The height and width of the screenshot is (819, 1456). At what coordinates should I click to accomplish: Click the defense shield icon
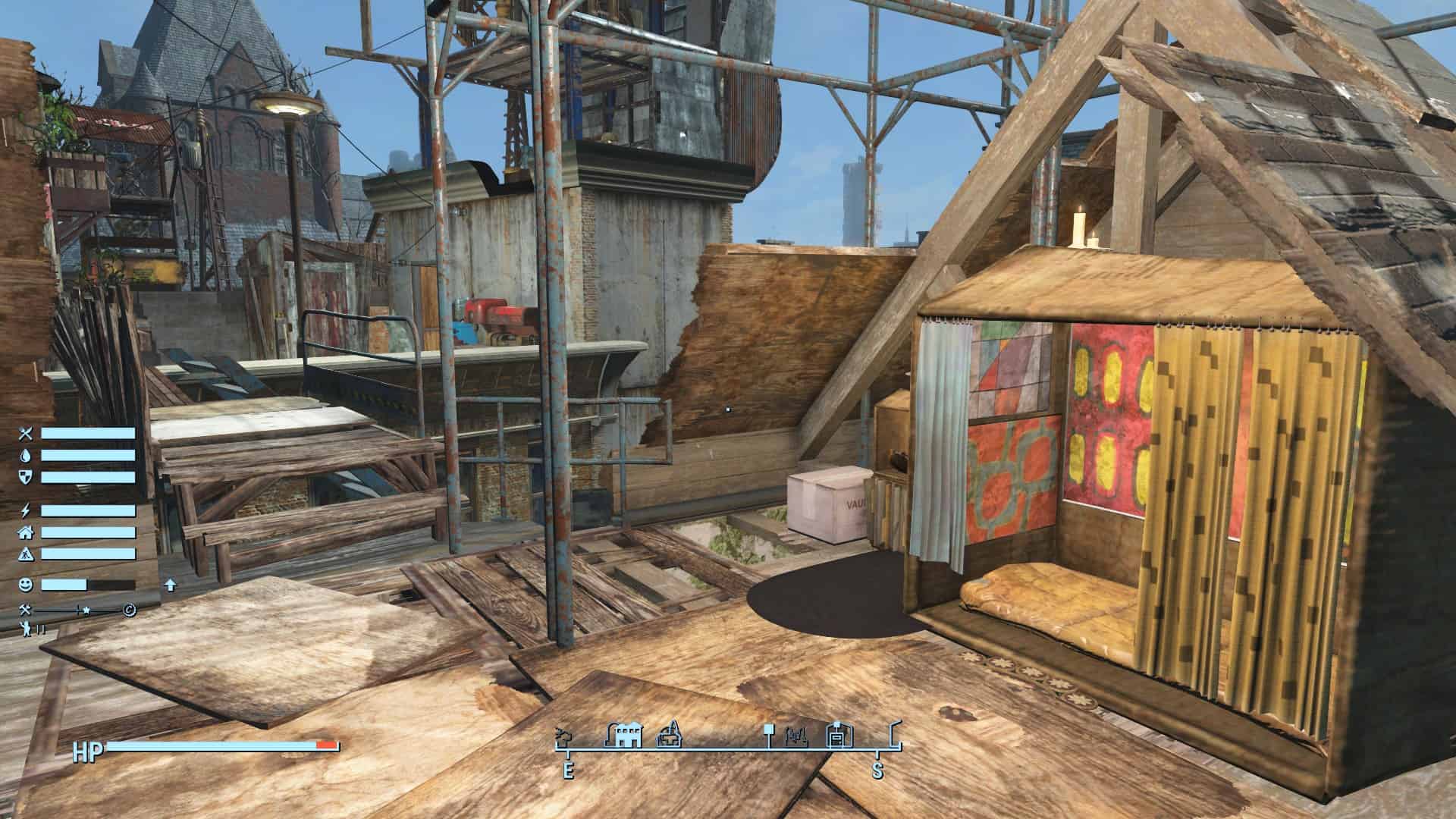(x=27, y=477)
